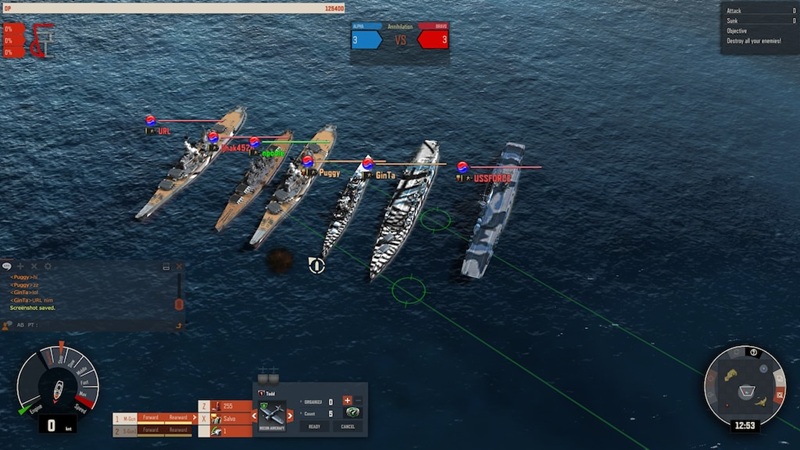Click the chat scrollbar handle
The image size is (800, 450).
point(179,303)
